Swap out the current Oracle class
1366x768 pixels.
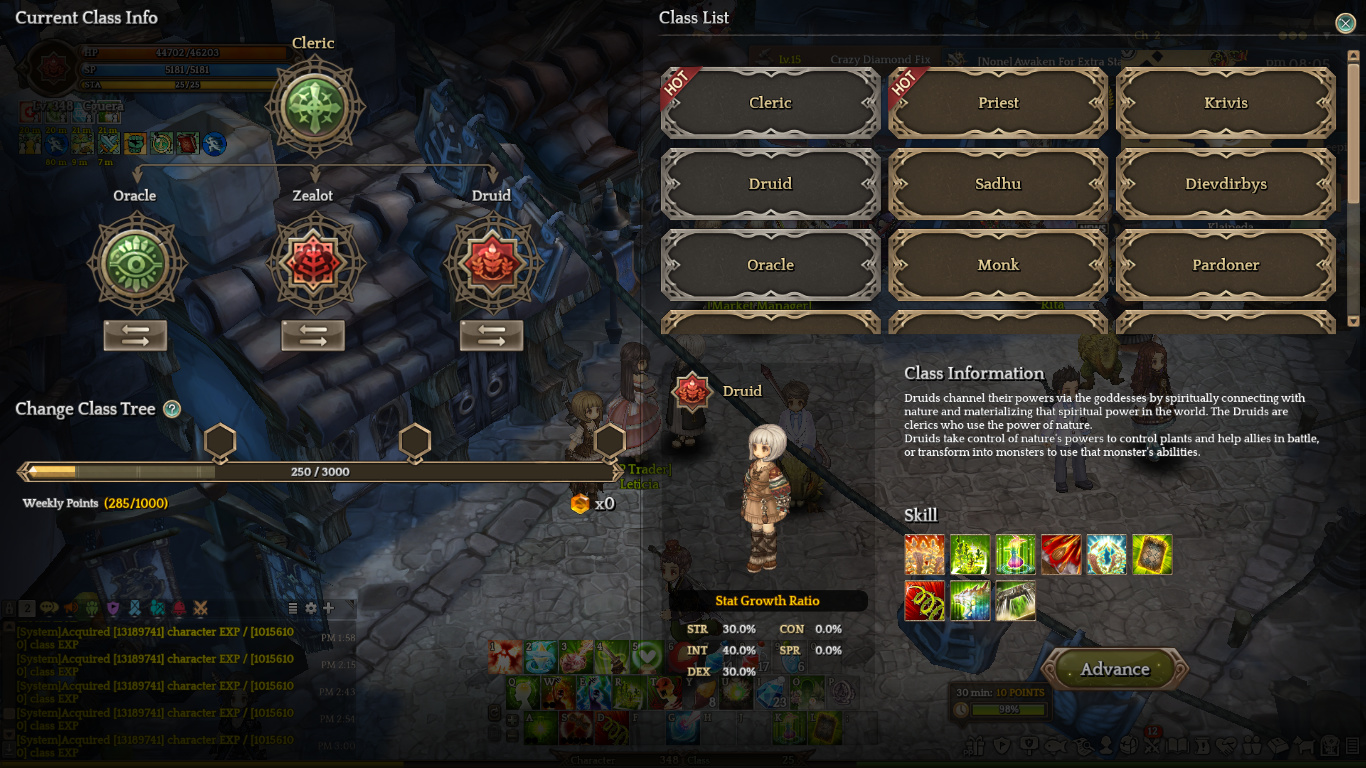[135, 336]
